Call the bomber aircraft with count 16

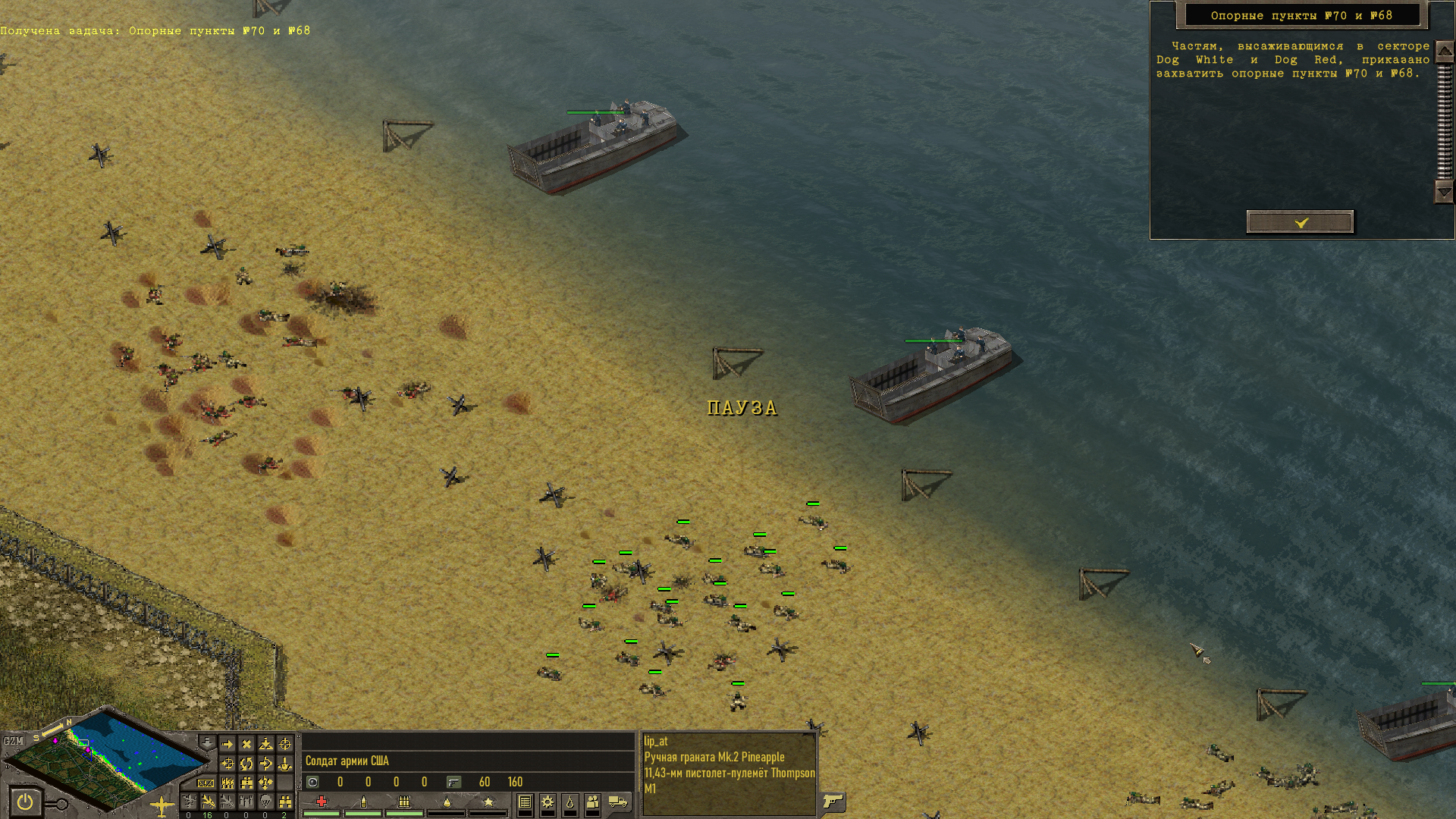[x=208, y=802]
